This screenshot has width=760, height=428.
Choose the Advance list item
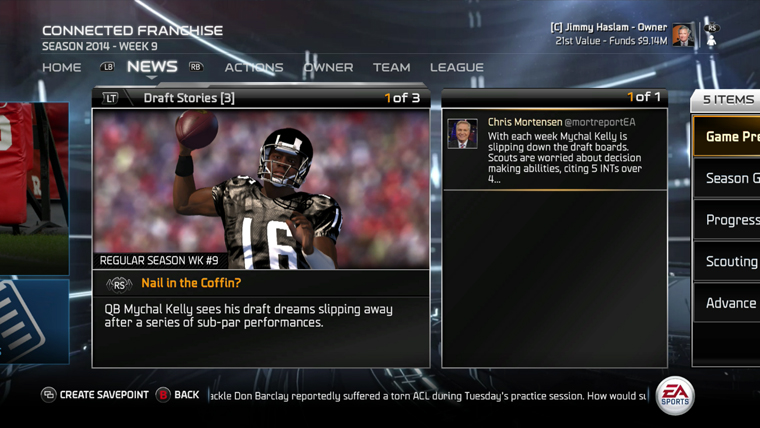(731, 303)
